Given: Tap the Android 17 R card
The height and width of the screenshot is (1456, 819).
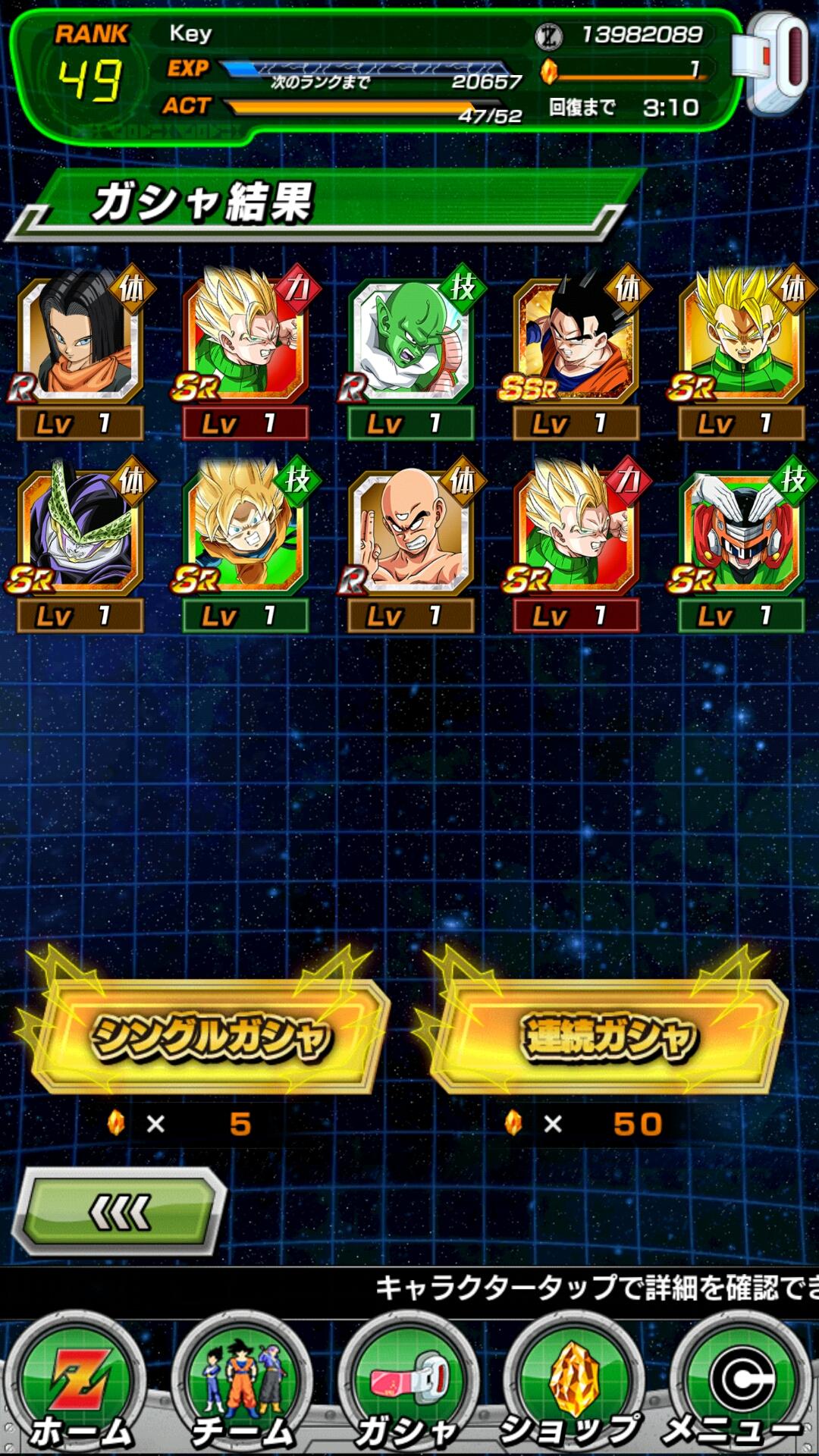Looking at the screenshot, I should (x=80, y=337).
